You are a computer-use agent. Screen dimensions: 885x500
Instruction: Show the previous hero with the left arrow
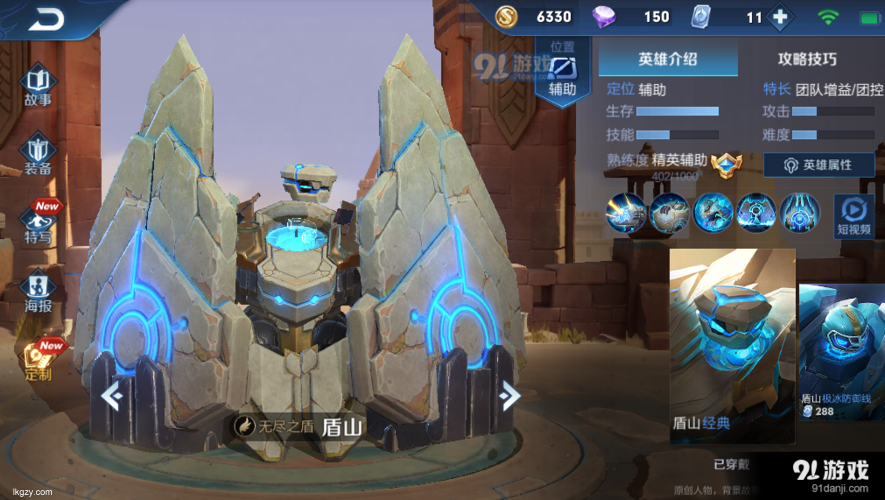(x=111, y=397)
